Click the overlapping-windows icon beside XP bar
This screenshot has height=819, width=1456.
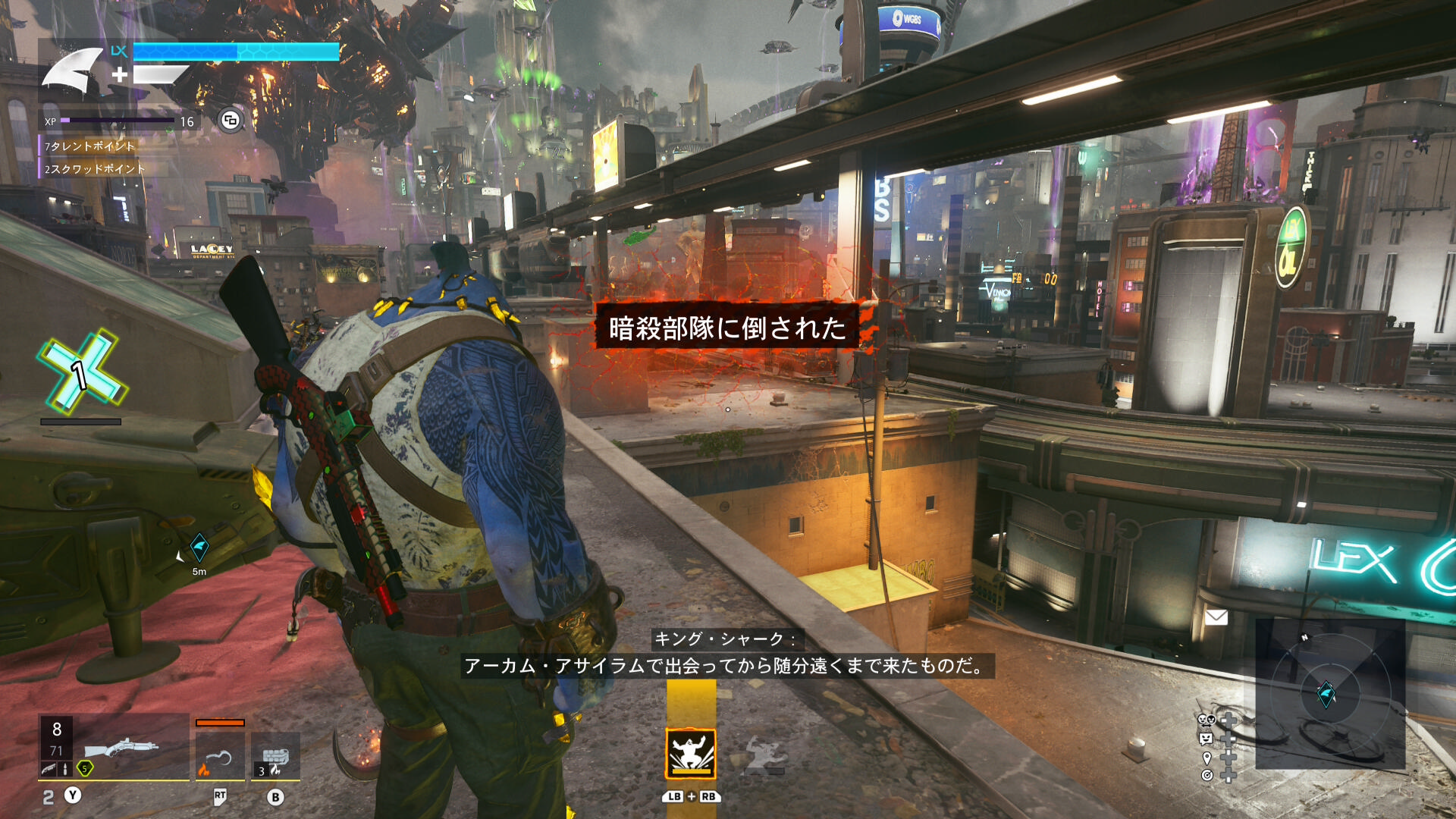point(231,120)
